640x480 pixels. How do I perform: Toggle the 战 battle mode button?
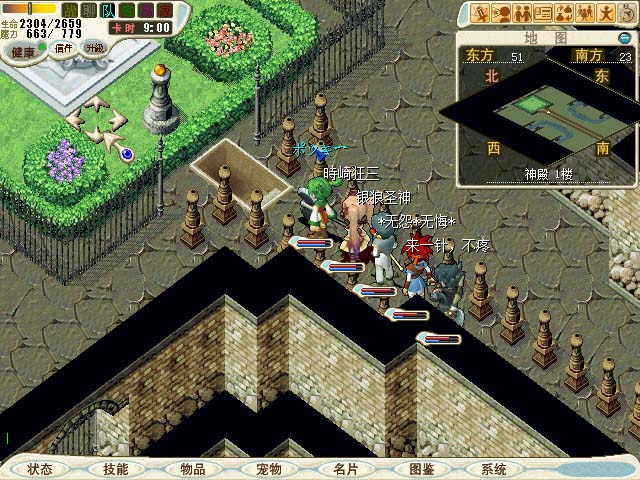[72, 9]
